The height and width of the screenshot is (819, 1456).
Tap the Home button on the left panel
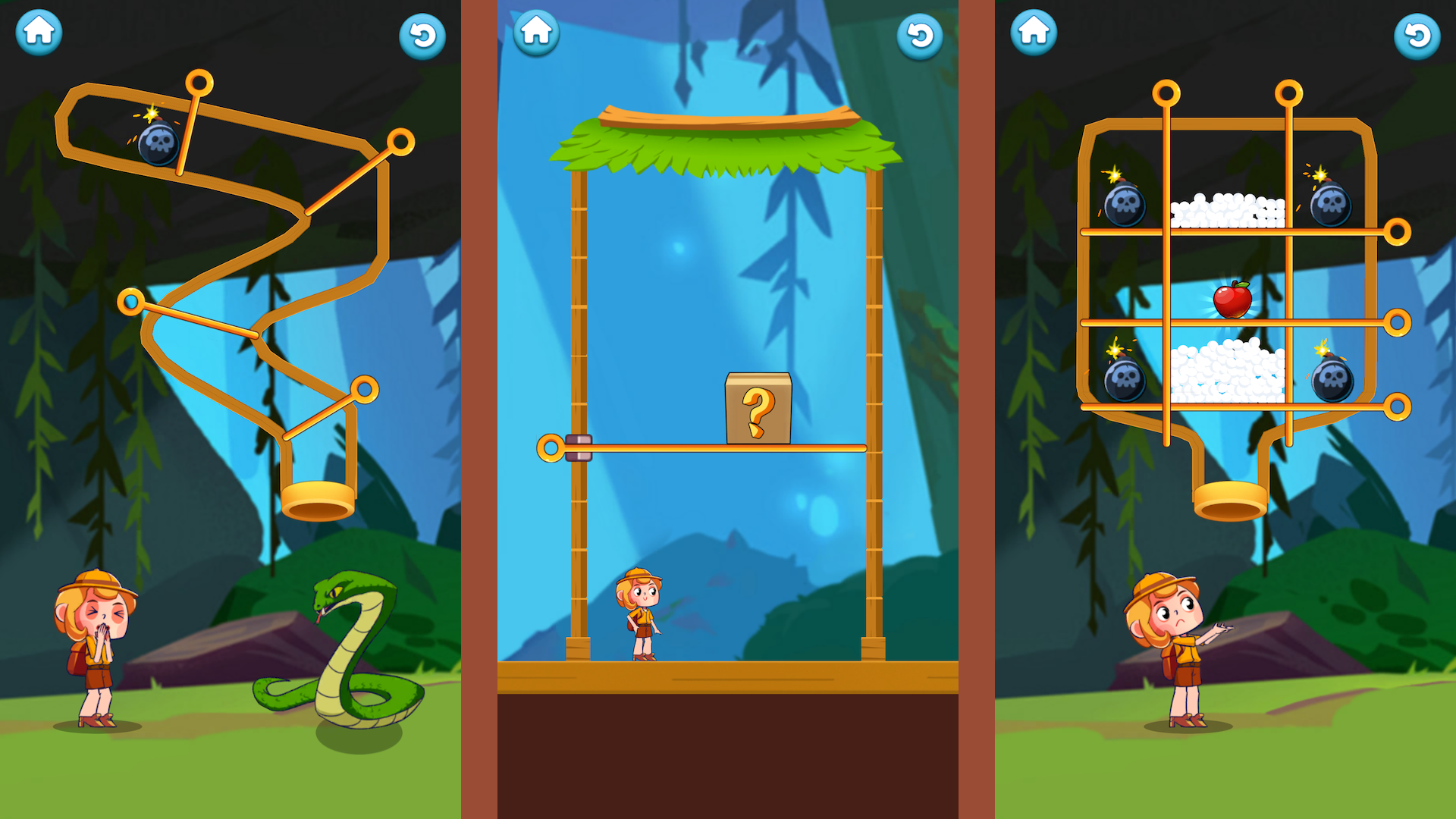point(38,32)
